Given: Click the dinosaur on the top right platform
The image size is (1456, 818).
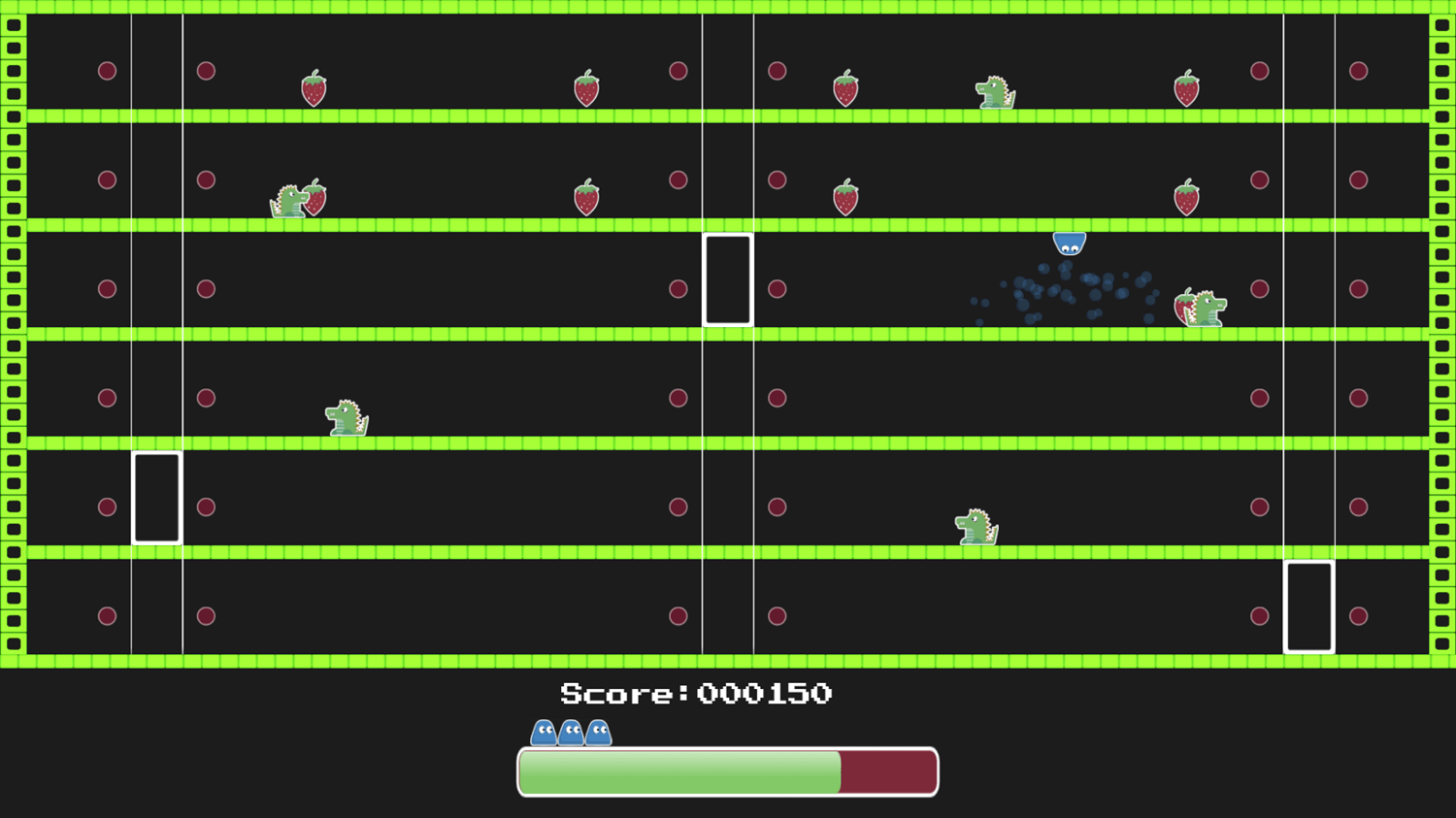Looking at the screenshot, I should pos(995,92).
